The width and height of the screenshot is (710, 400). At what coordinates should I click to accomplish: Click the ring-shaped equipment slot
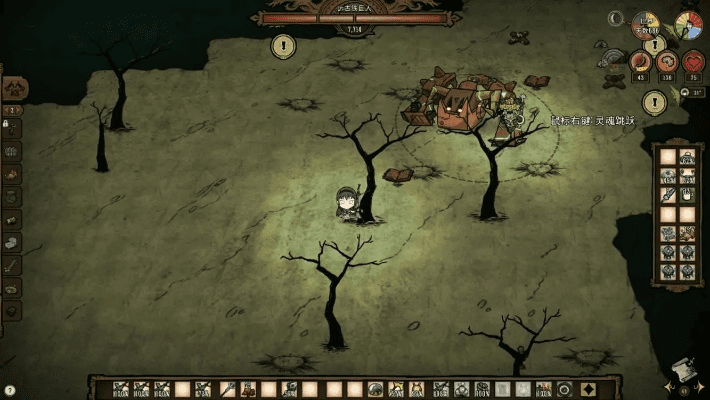point(565,389)
